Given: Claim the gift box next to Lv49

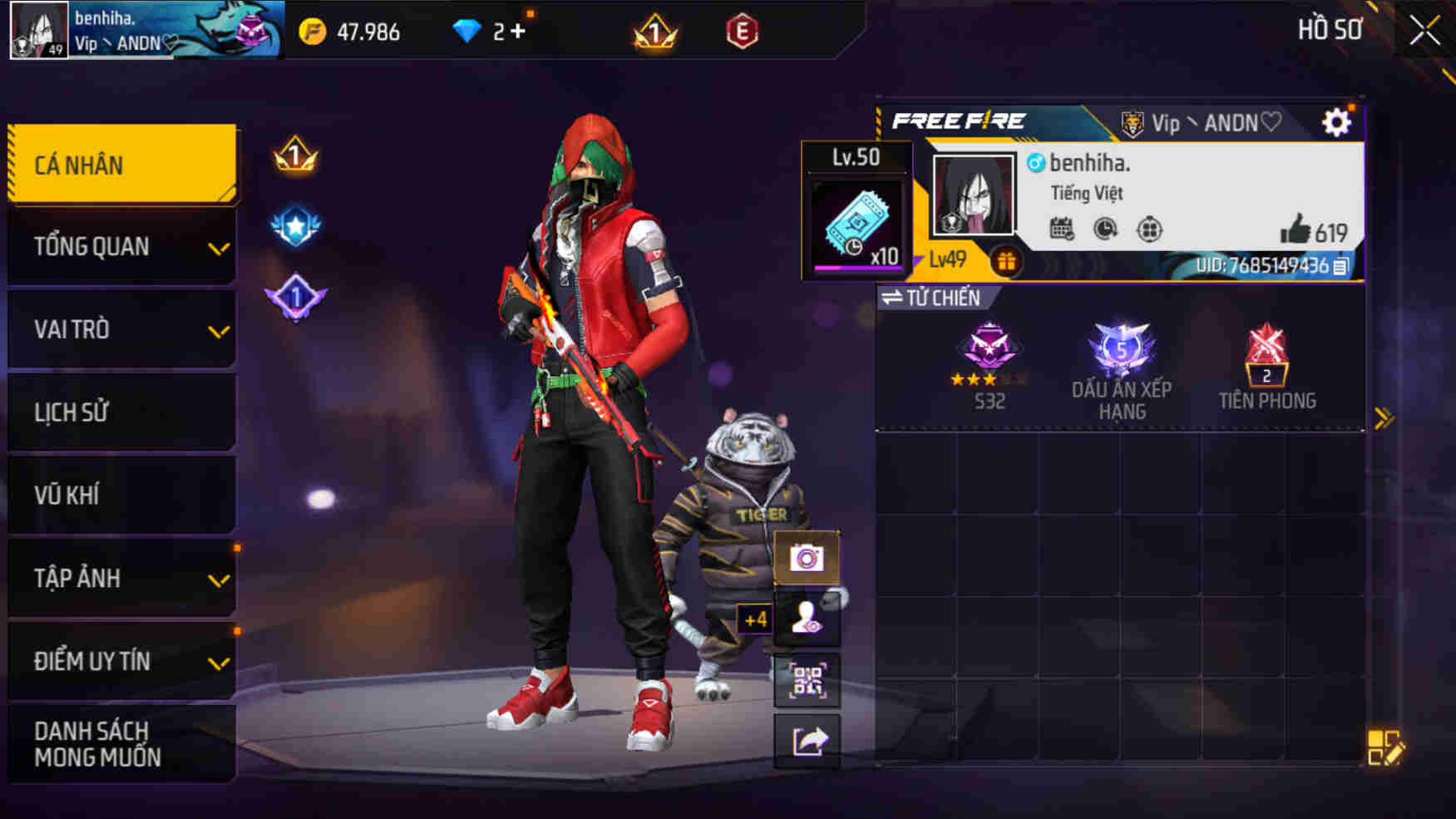Looking at the screenshot, I should click(x=1008, y=259).
